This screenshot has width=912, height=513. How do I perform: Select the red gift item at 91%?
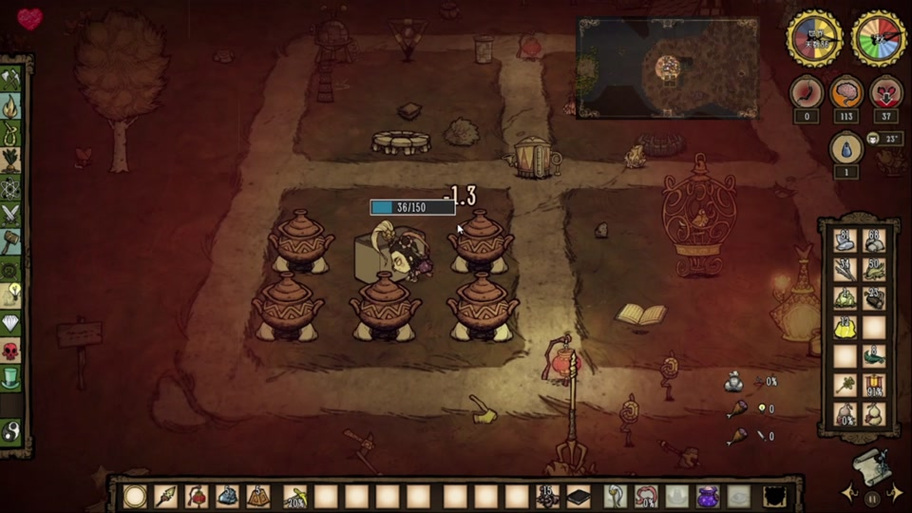(x=874, y=385)
